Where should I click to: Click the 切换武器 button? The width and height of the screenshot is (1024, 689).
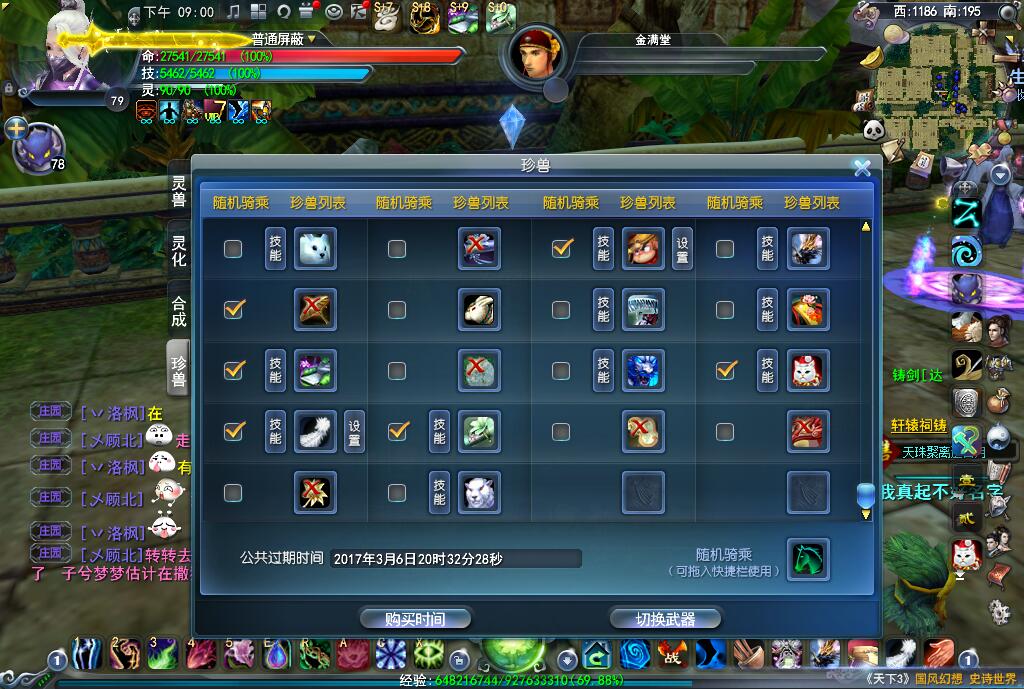pyautogui.click(x=665, y=619)
